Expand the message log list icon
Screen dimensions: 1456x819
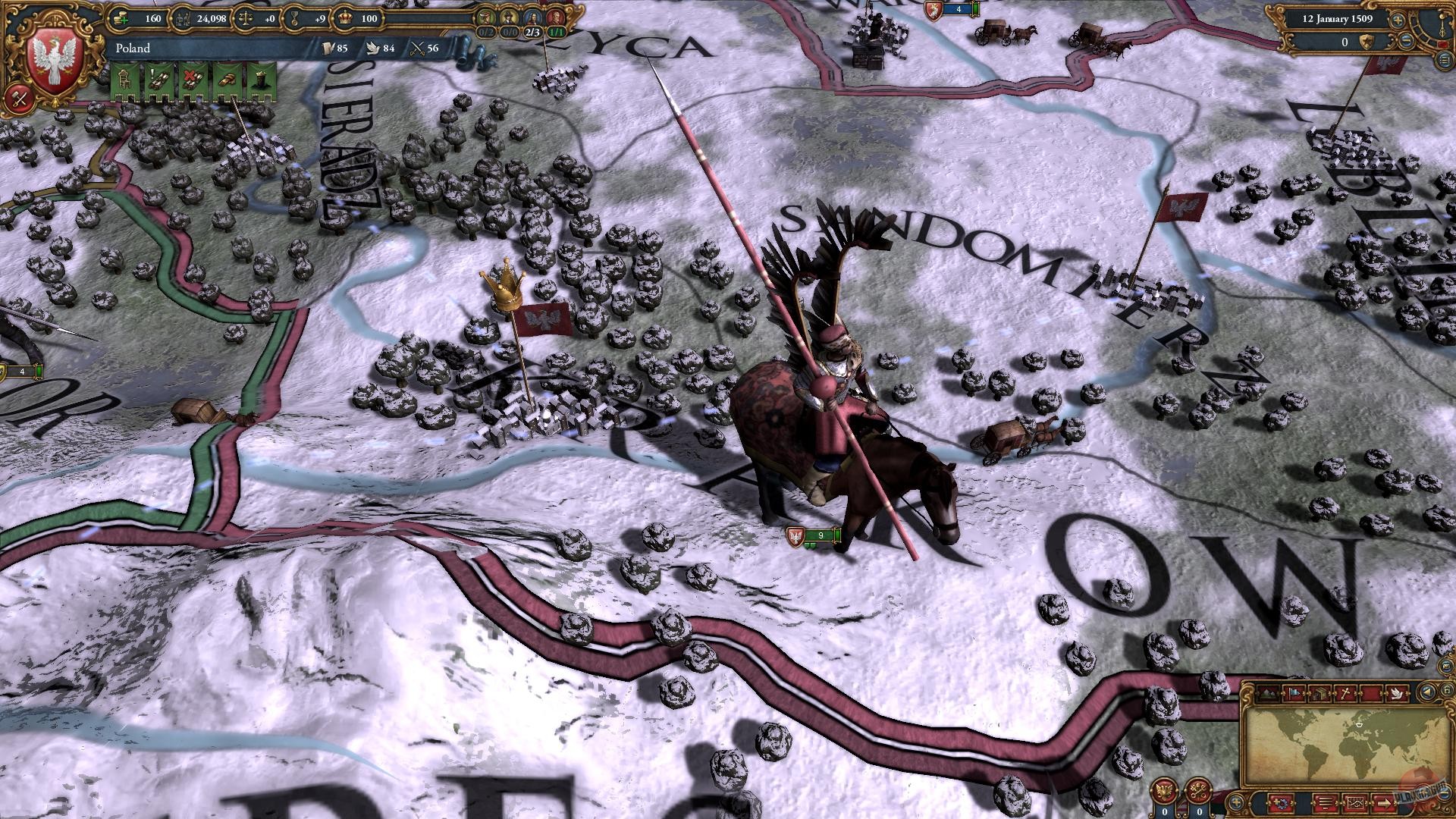click(1325, 802)
